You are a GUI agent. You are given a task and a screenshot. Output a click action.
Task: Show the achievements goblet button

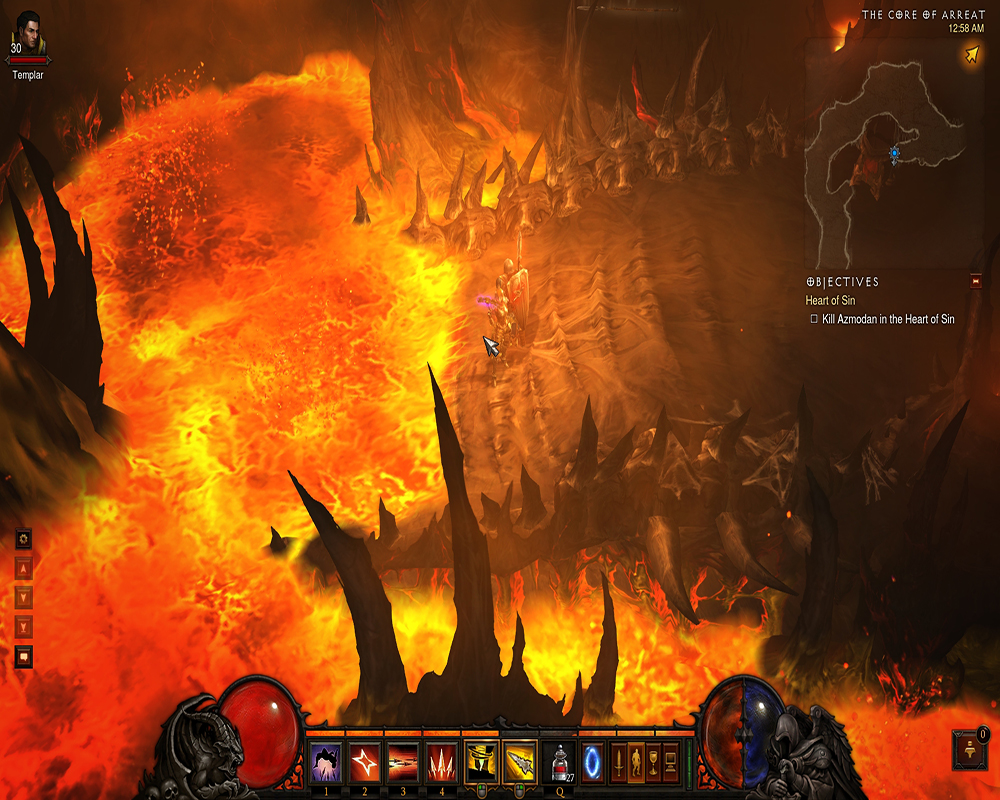click(x=653, y=761)
